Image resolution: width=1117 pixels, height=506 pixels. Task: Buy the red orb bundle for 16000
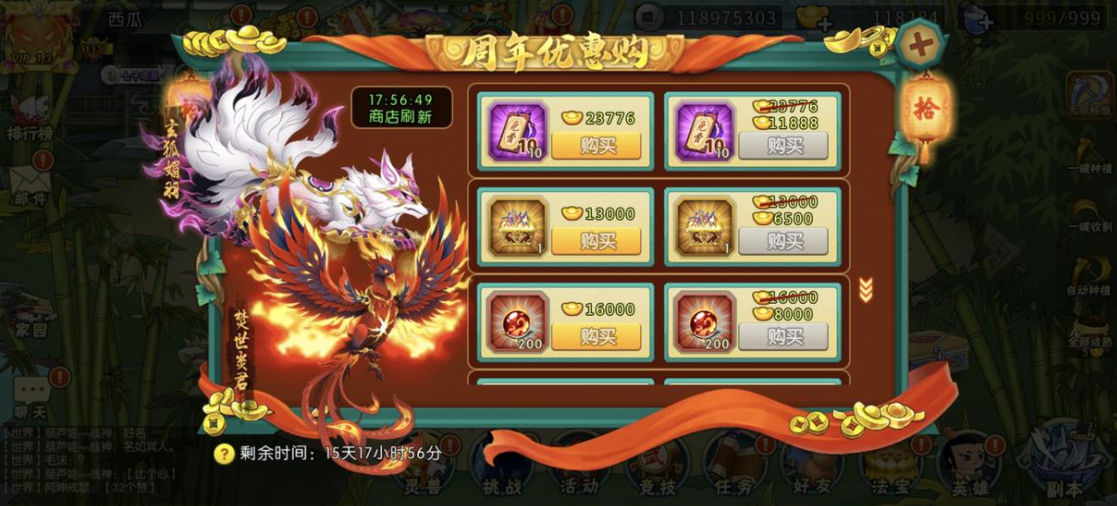tap(596, 336)
